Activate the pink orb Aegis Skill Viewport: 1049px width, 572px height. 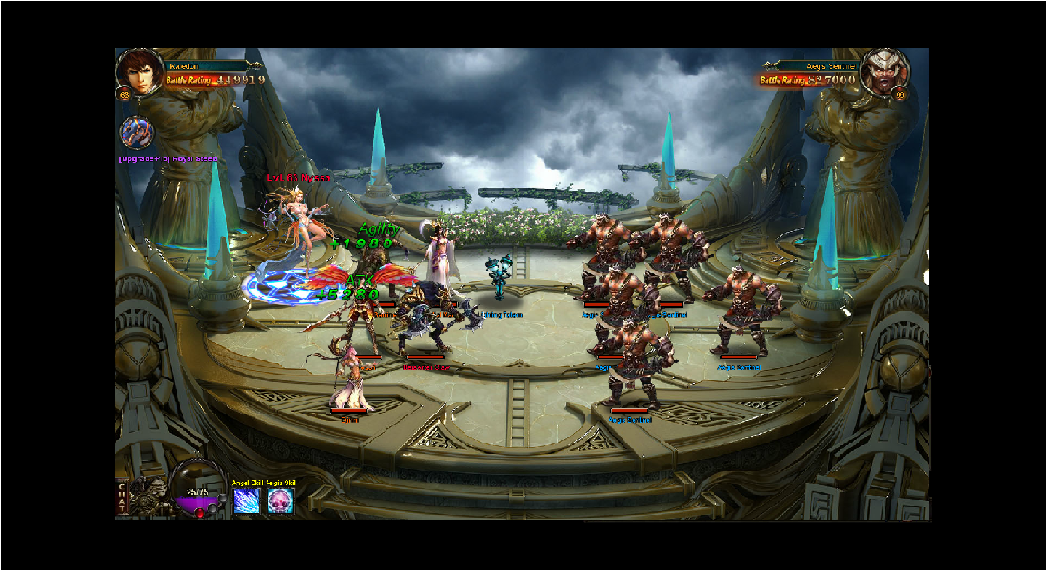(x=281, y=502)
